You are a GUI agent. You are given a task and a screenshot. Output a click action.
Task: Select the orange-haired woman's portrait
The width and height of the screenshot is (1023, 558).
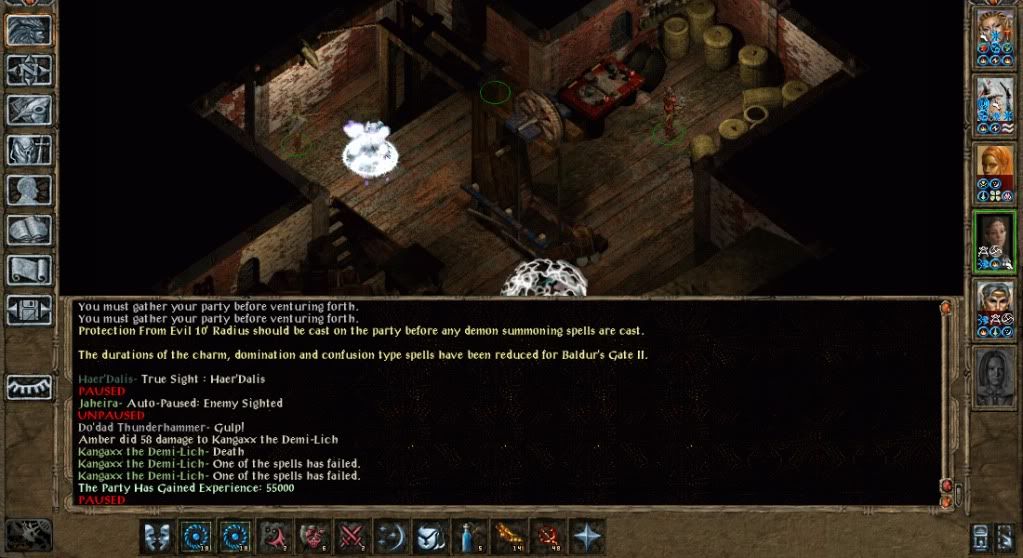995,168
